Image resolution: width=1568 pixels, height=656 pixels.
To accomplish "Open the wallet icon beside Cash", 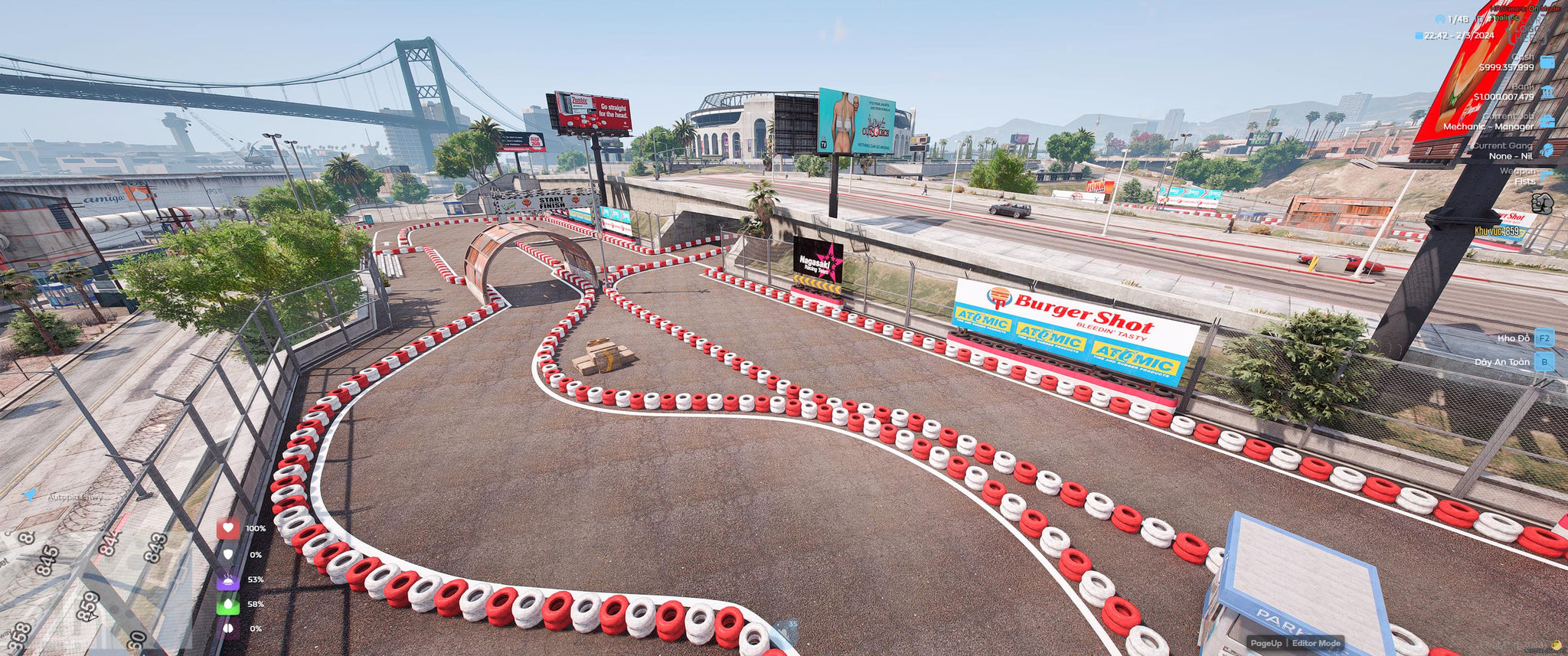I will [x=1547, y=62].
